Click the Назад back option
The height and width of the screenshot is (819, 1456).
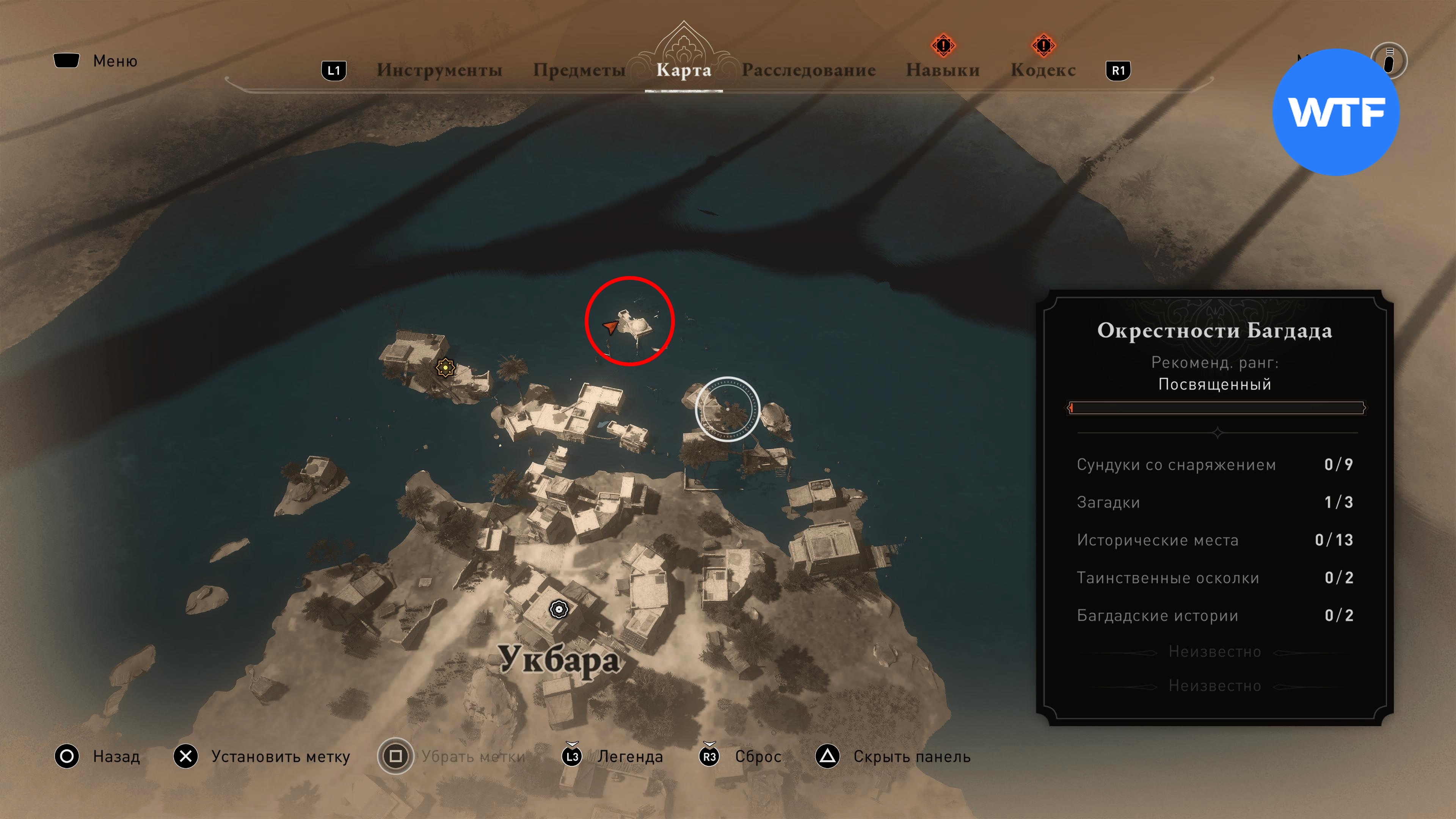pyautogui.click(x=116, y=756)
